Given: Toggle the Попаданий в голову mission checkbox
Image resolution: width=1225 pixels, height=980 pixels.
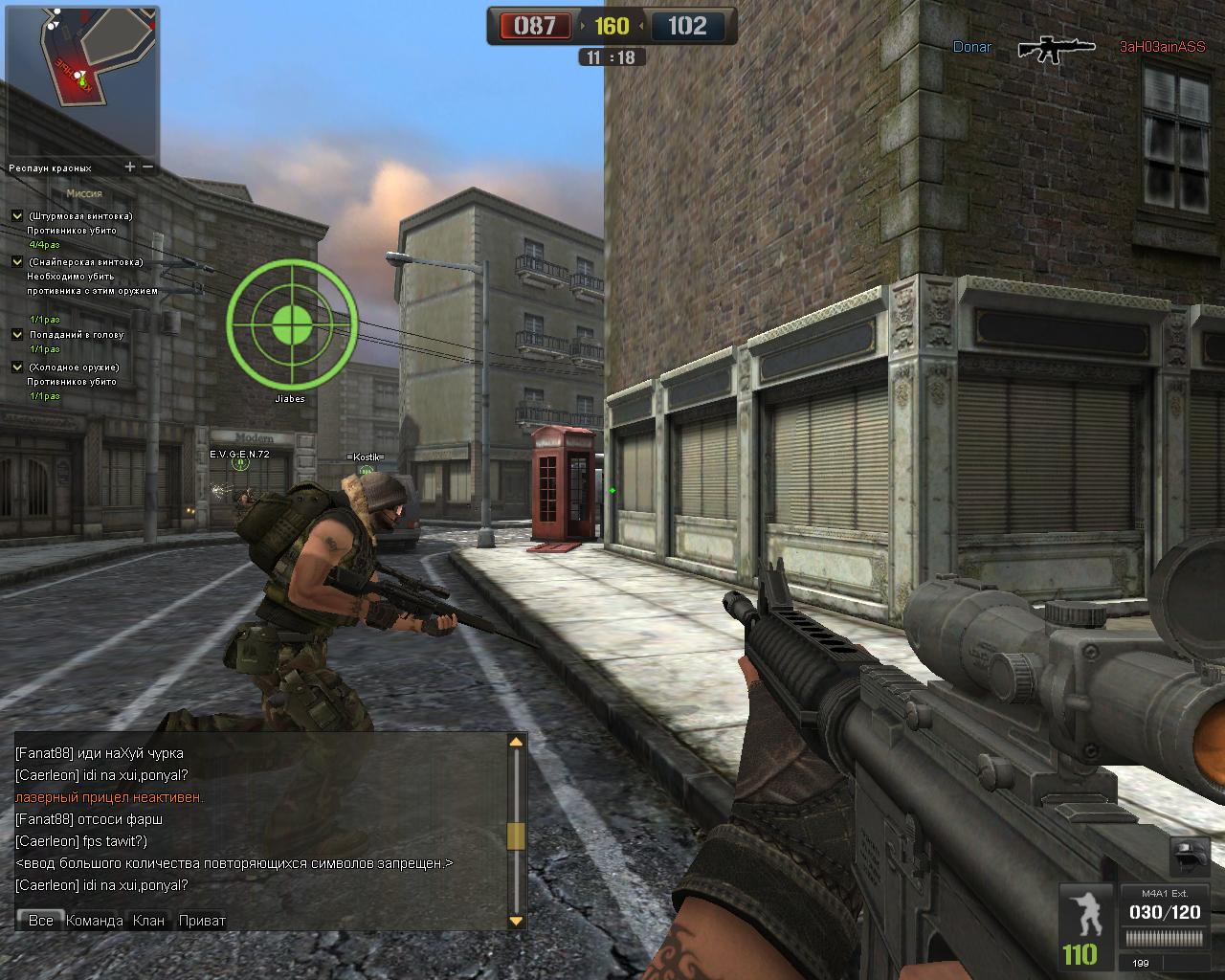Looking at the screenshot, I should tap(17, 335).
